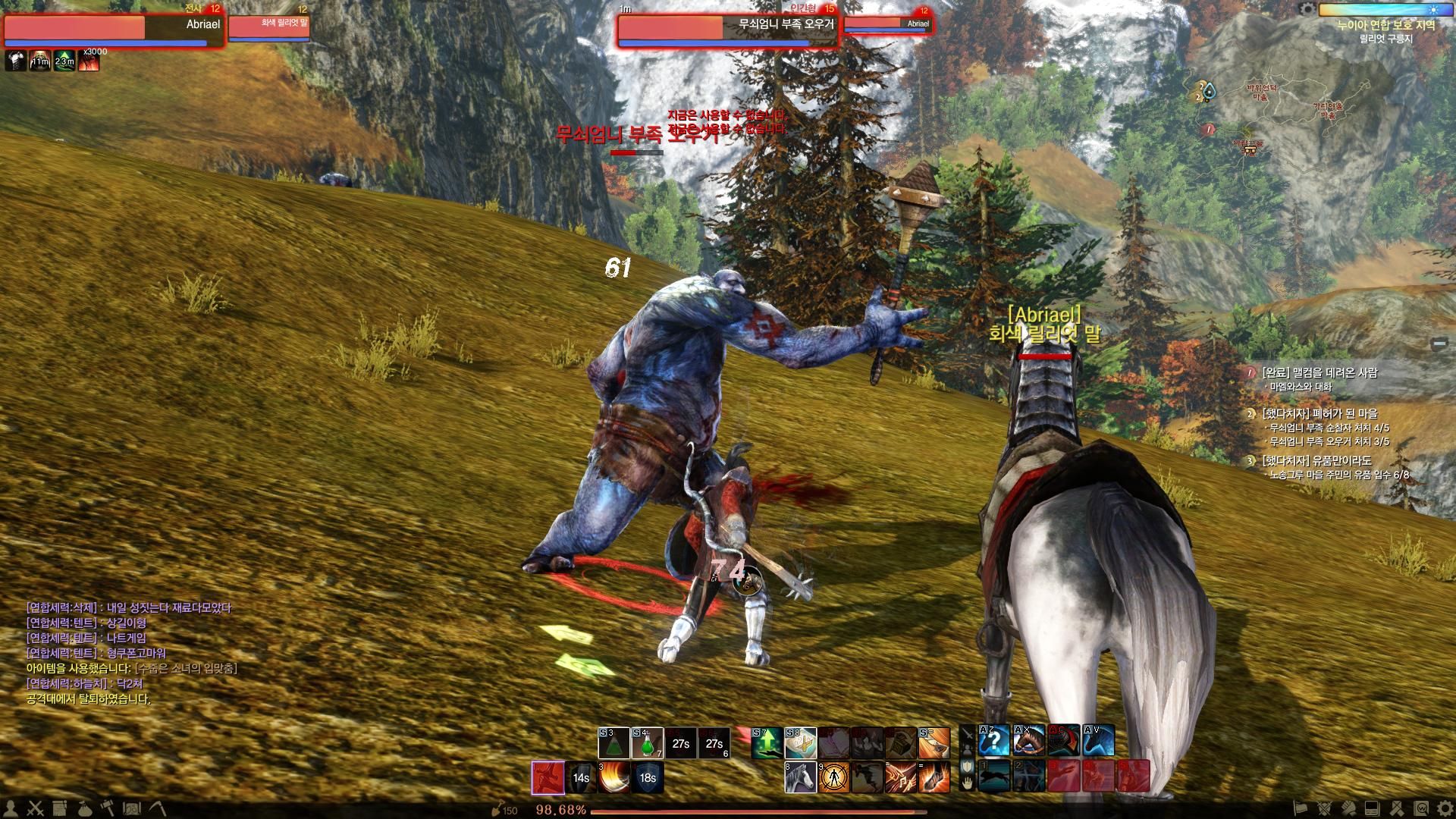The height and width of the screenshot is (819, 1456).
Task: Click the mount skill AX horse icon
Action: coord(1029,739)
